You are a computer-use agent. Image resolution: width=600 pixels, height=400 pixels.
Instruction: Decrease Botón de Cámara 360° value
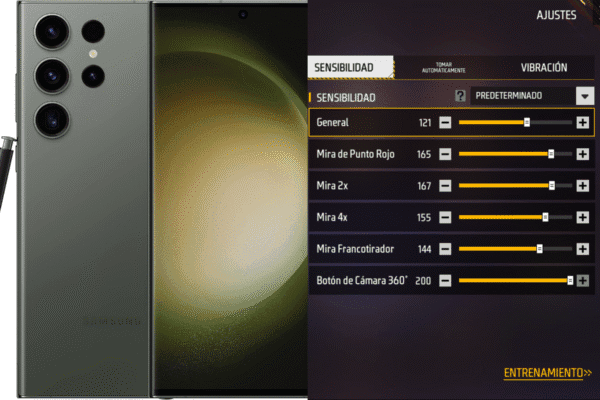[x=445, y=281]
